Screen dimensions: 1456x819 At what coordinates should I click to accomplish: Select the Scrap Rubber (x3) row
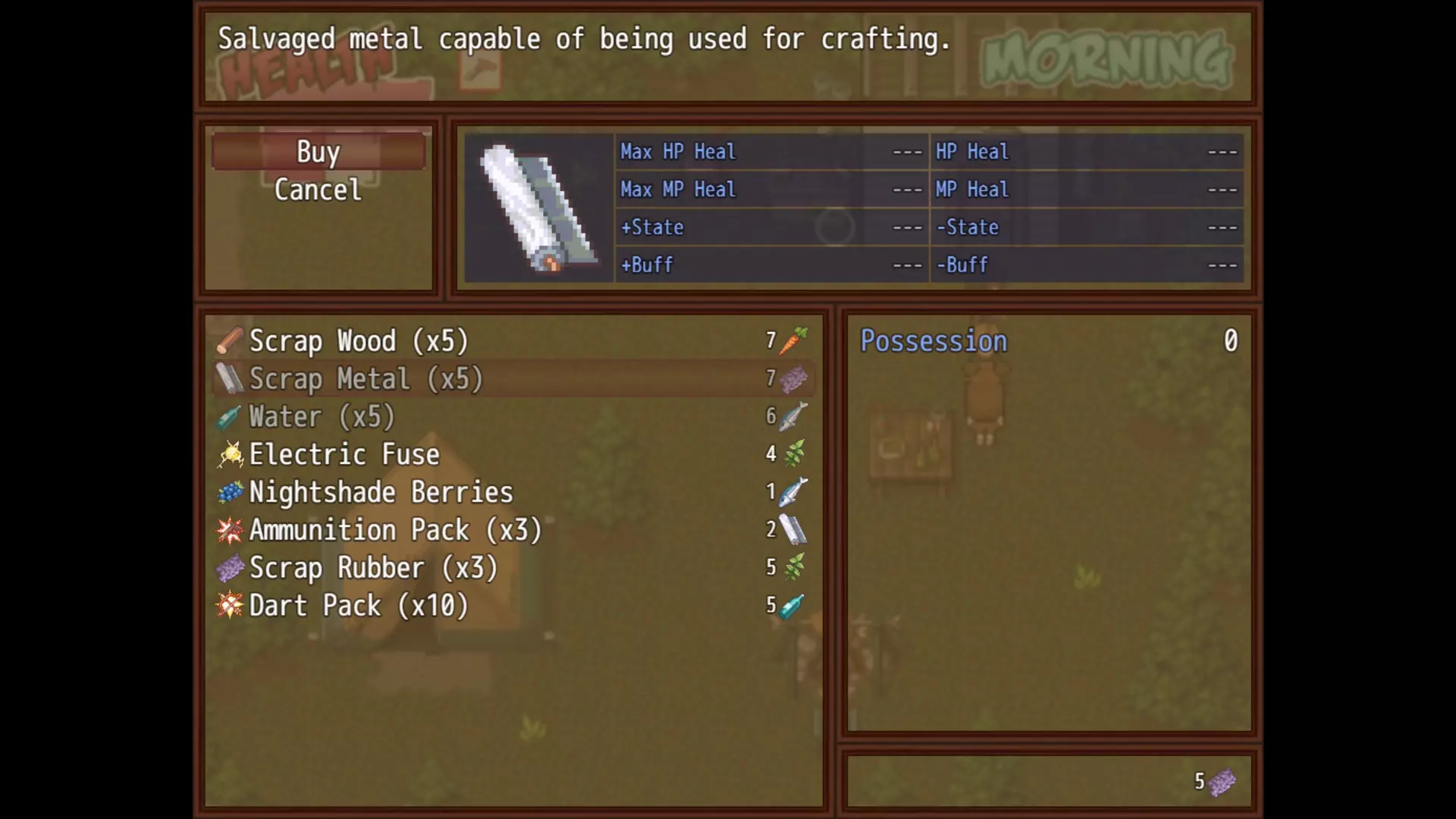(373, 568)
